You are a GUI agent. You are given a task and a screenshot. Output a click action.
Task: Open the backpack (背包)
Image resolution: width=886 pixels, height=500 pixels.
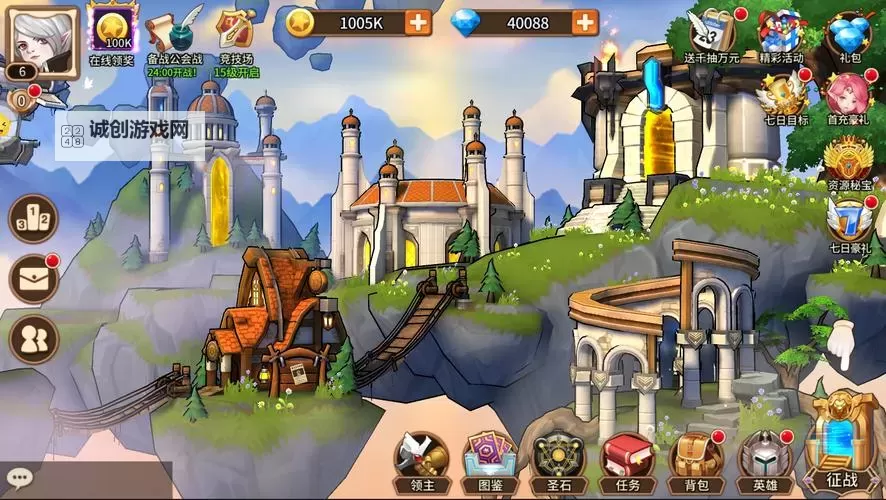(695, 460)
